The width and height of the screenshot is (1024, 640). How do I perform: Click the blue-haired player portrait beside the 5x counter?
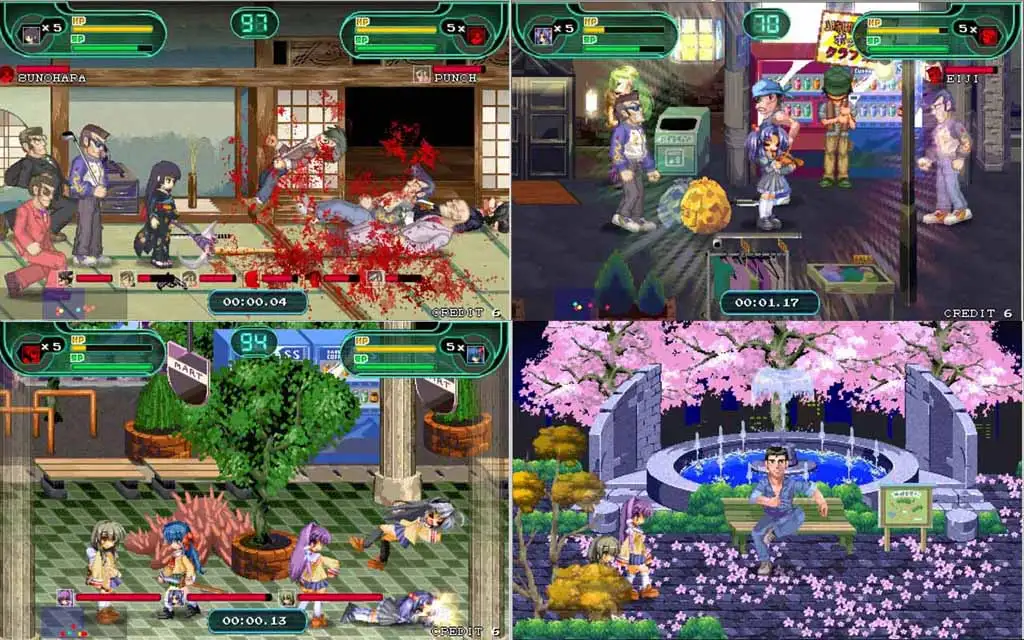(x=476, y=353)
